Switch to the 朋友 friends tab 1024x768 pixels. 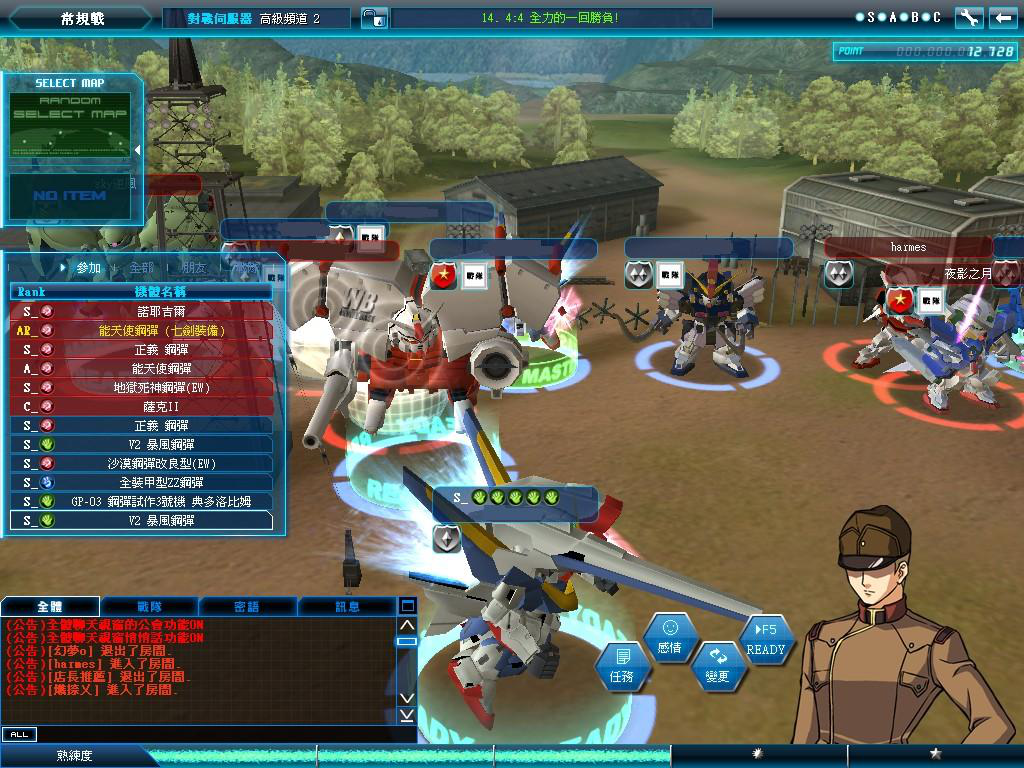pyautogui.click(x=193, y=268)
